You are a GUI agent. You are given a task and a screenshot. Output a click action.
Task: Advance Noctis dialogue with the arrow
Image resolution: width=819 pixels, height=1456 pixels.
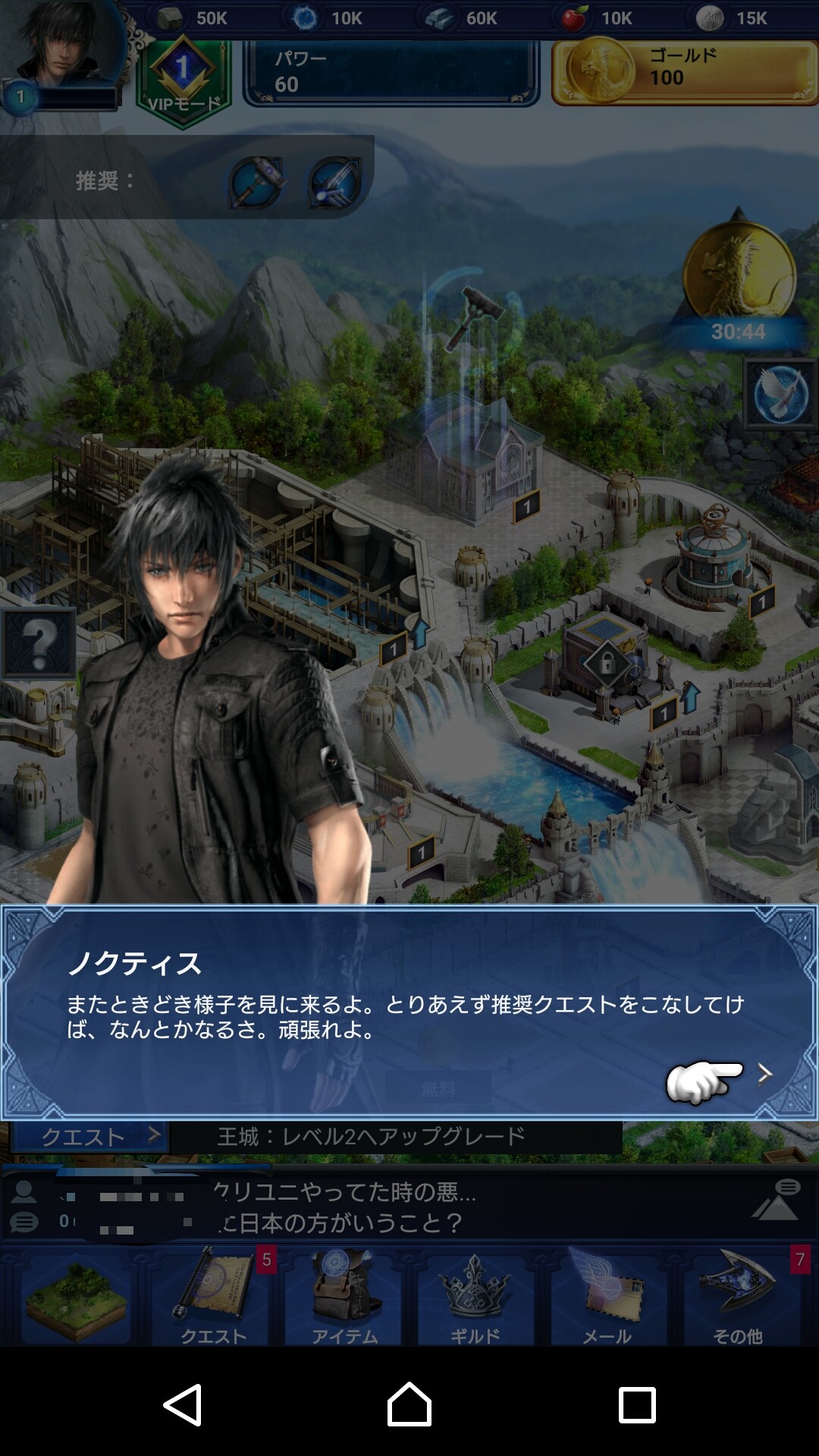[764, 1073]
